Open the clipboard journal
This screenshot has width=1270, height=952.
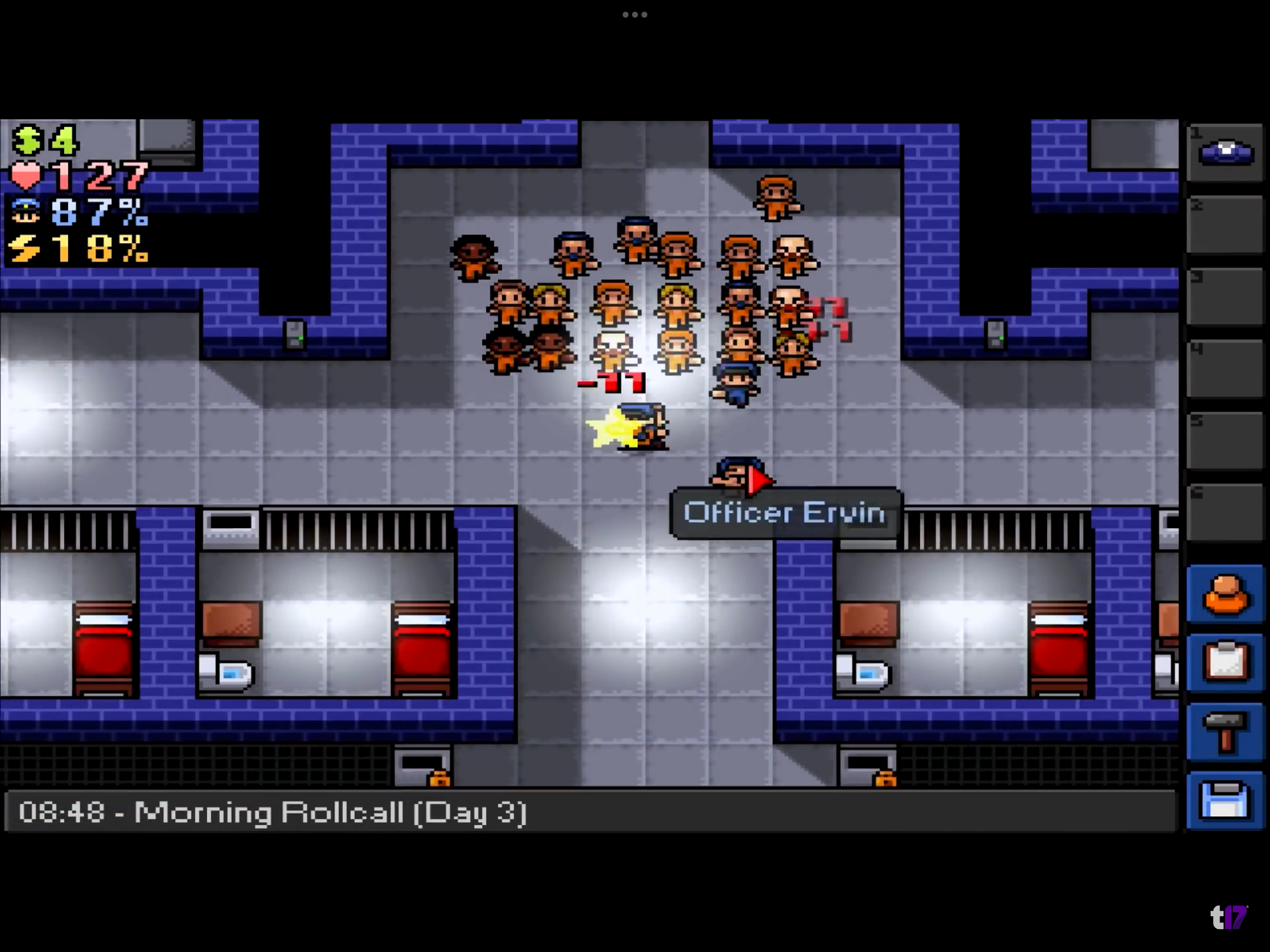click(1225, 663)
